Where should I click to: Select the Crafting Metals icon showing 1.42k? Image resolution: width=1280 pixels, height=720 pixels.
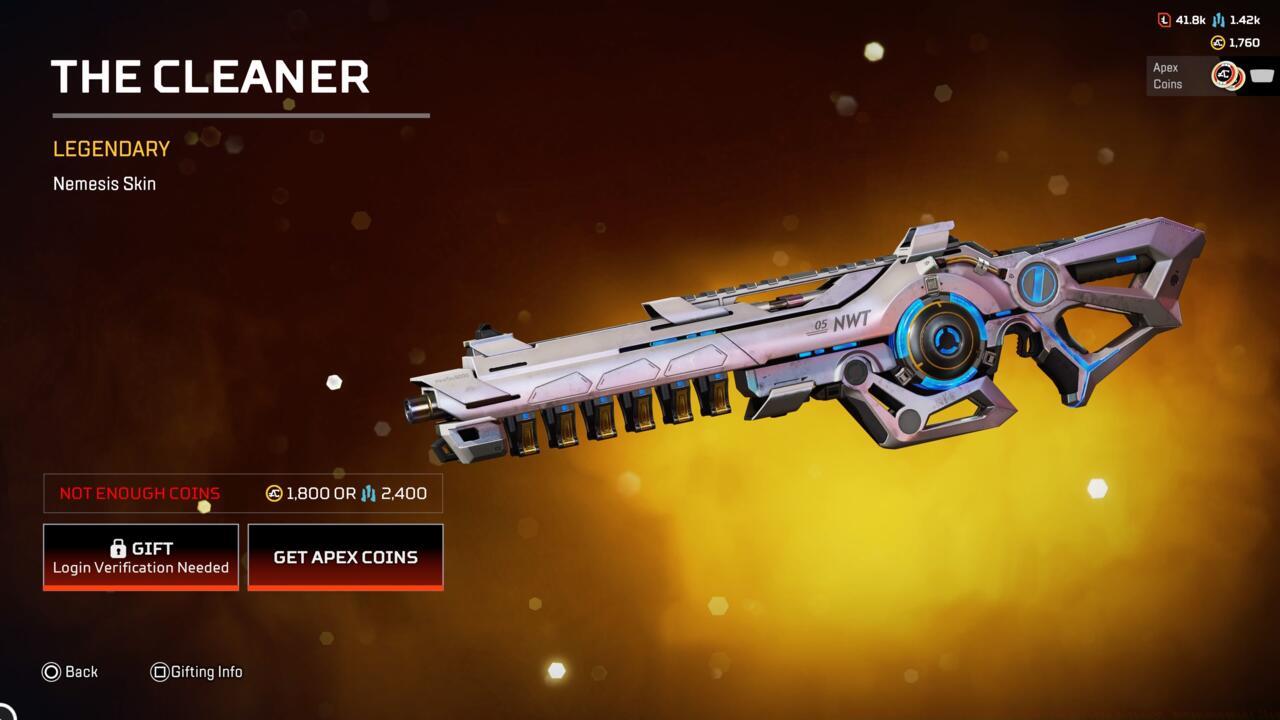[x=1218, y=19]
